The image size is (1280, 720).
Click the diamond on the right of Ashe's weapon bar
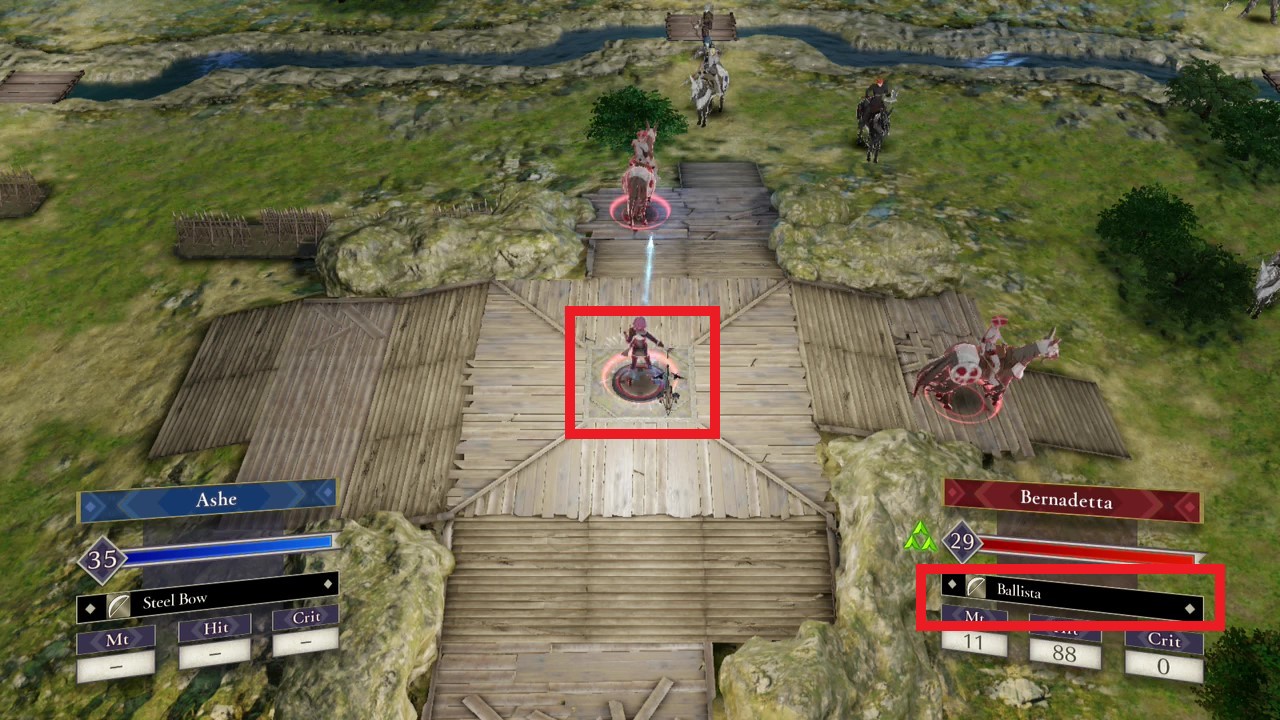tap(330, 584)
